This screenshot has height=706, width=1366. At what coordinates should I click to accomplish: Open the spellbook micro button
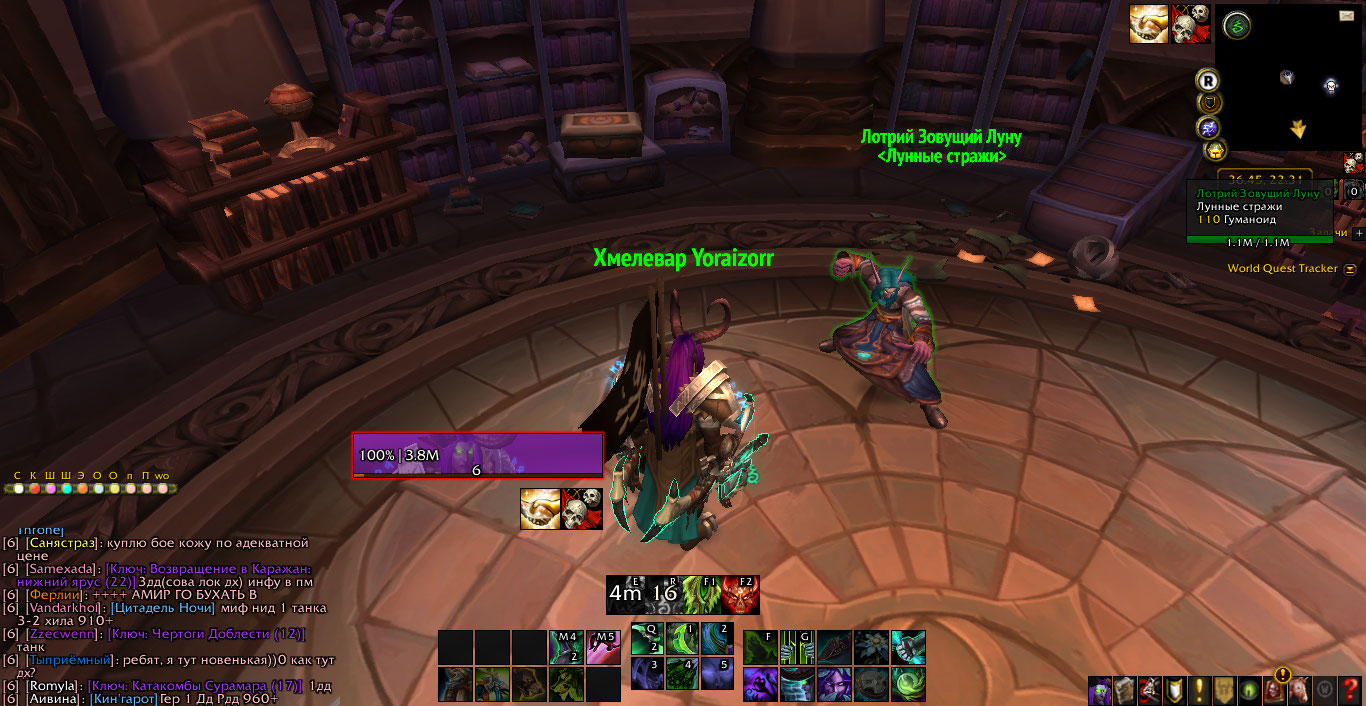(1125, 690)
